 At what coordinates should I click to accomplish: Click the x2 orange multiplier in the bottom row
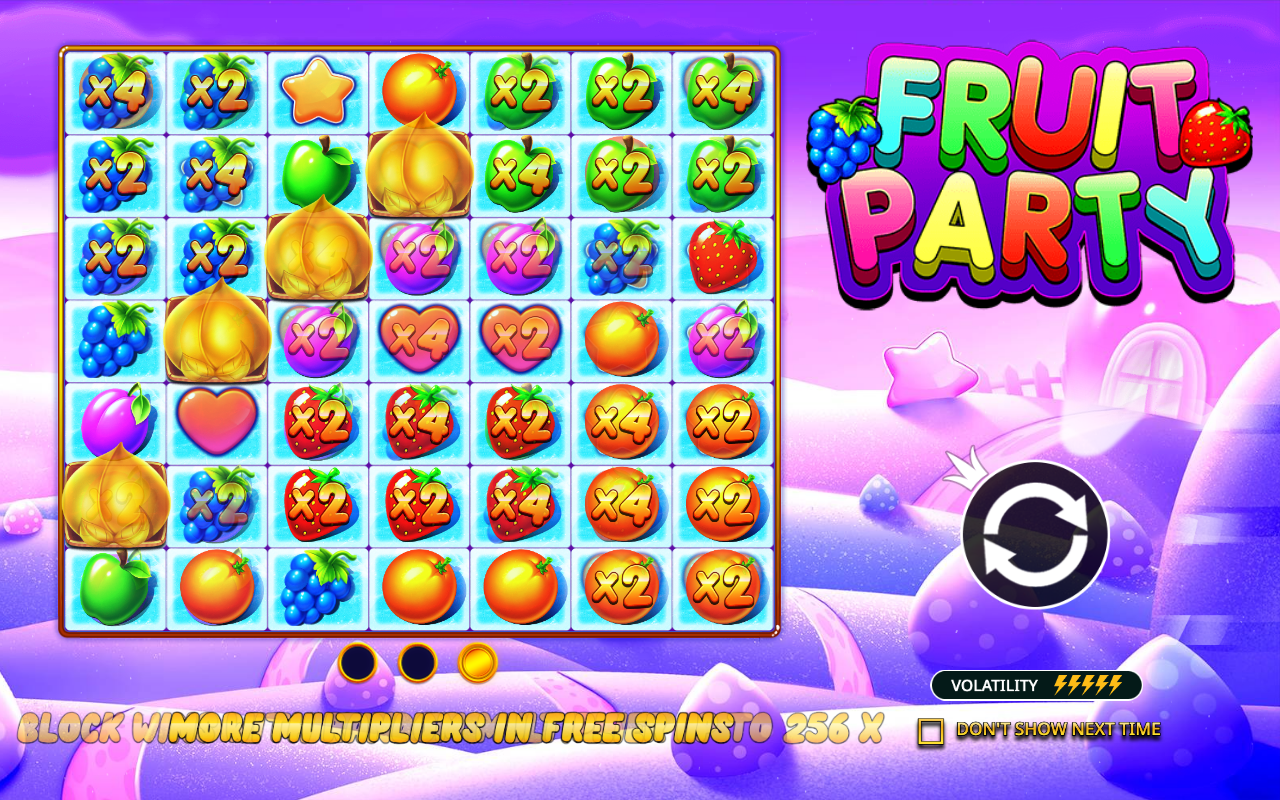pos(620,585)
